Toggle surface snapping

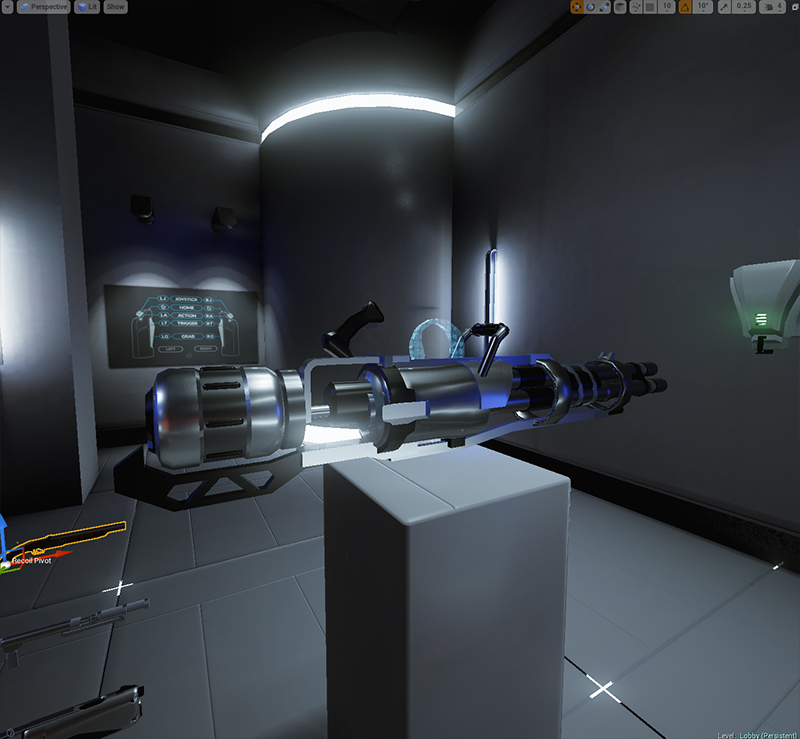pyautogui.click(x=637, y=6)
